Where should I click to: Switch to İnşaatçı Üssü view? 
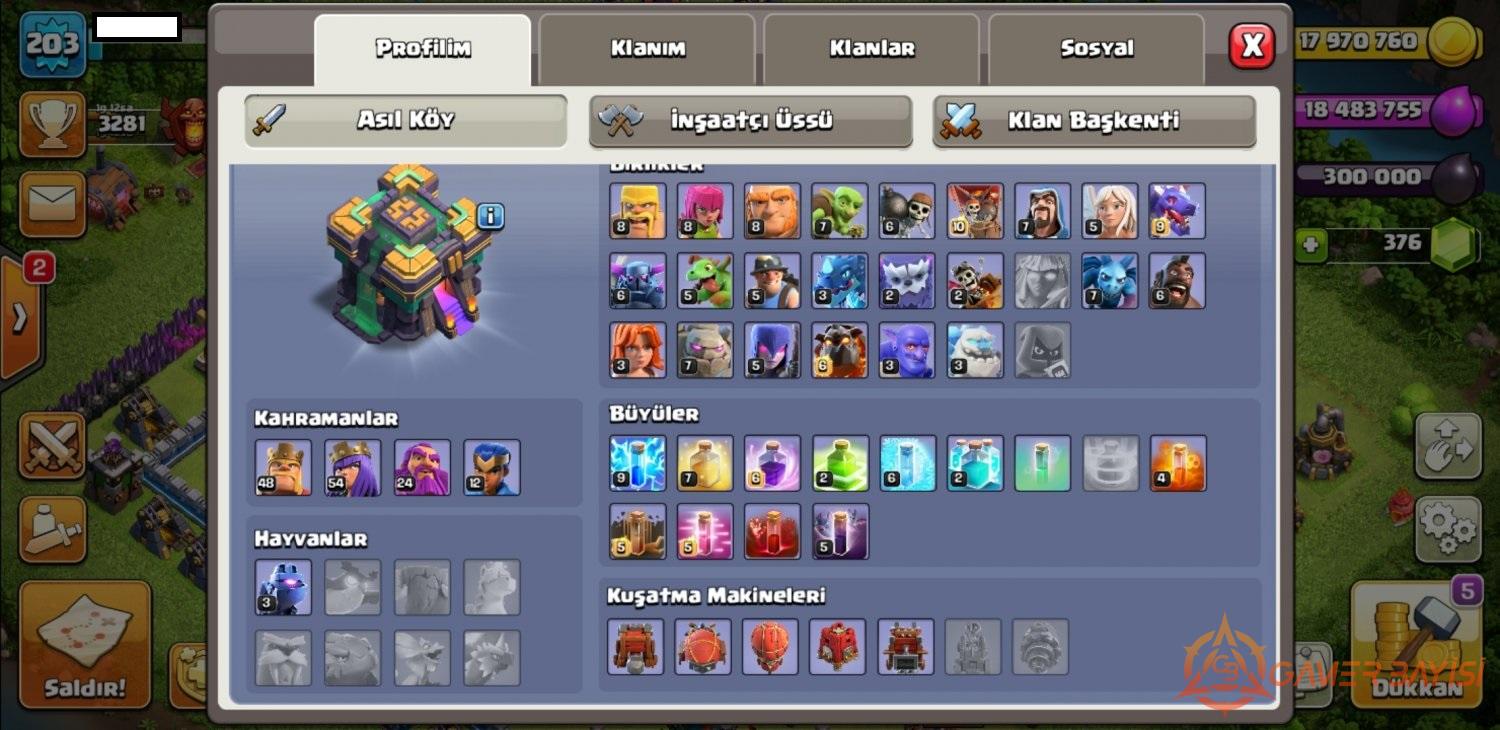tap(750, 120)
